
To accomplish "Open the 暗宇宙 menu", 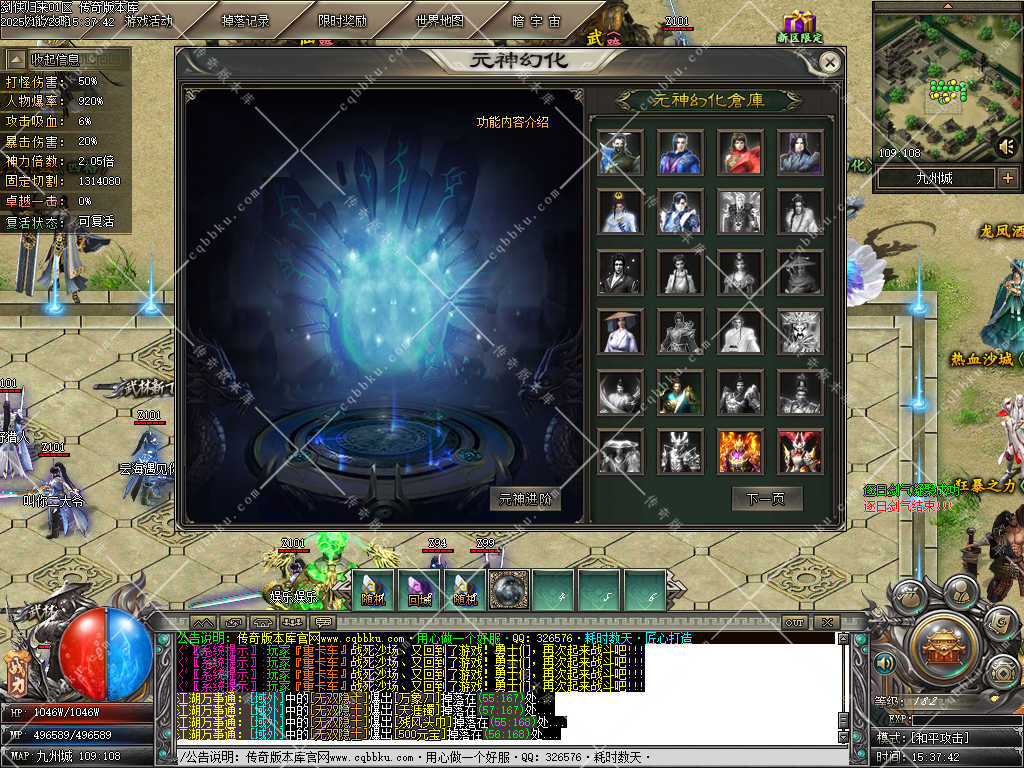I will point(536,20).
